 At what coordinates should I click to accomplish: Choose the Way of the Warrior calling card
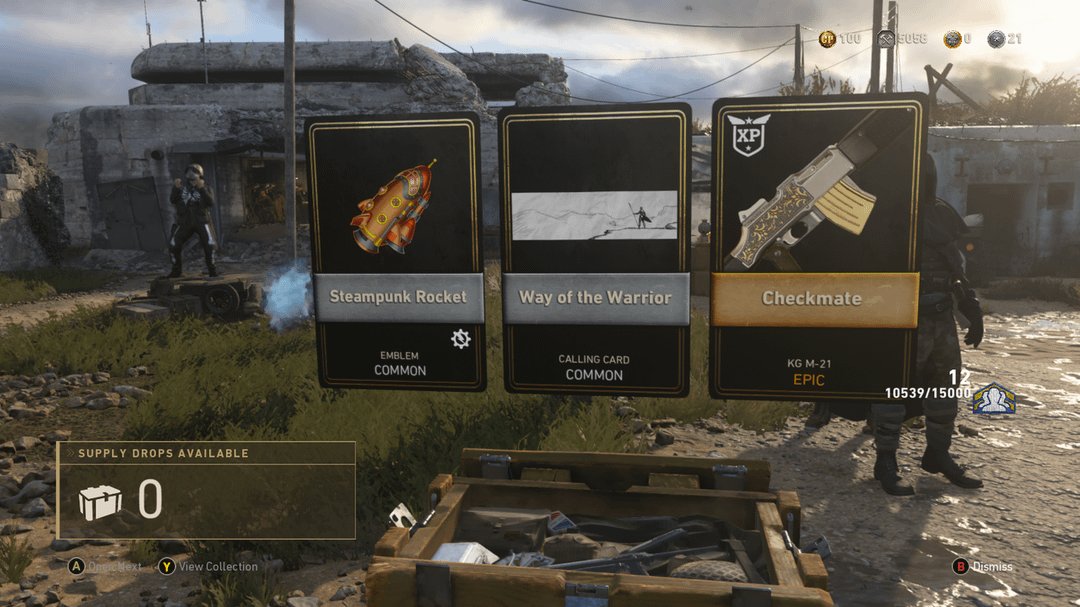[x=595, y=248]
